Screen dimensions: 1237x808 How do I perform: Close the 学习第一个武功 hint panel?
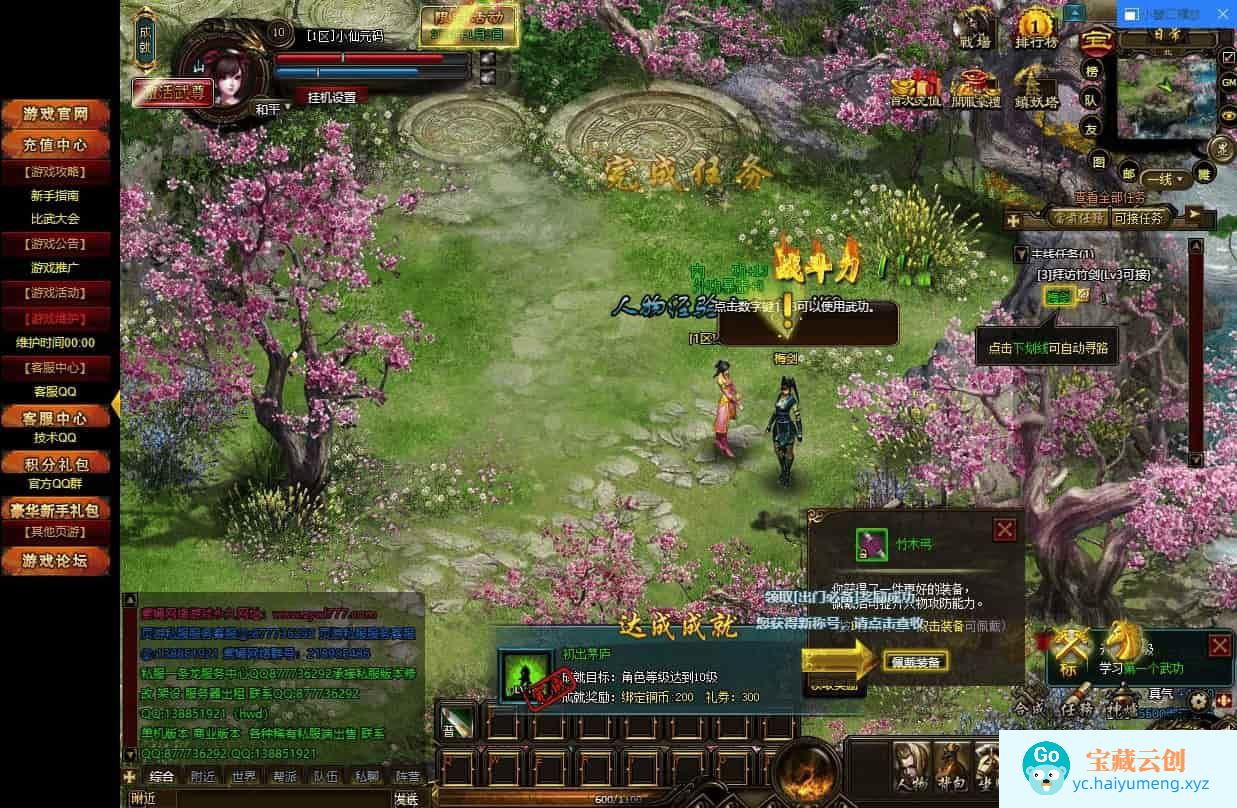[1219, 645]
